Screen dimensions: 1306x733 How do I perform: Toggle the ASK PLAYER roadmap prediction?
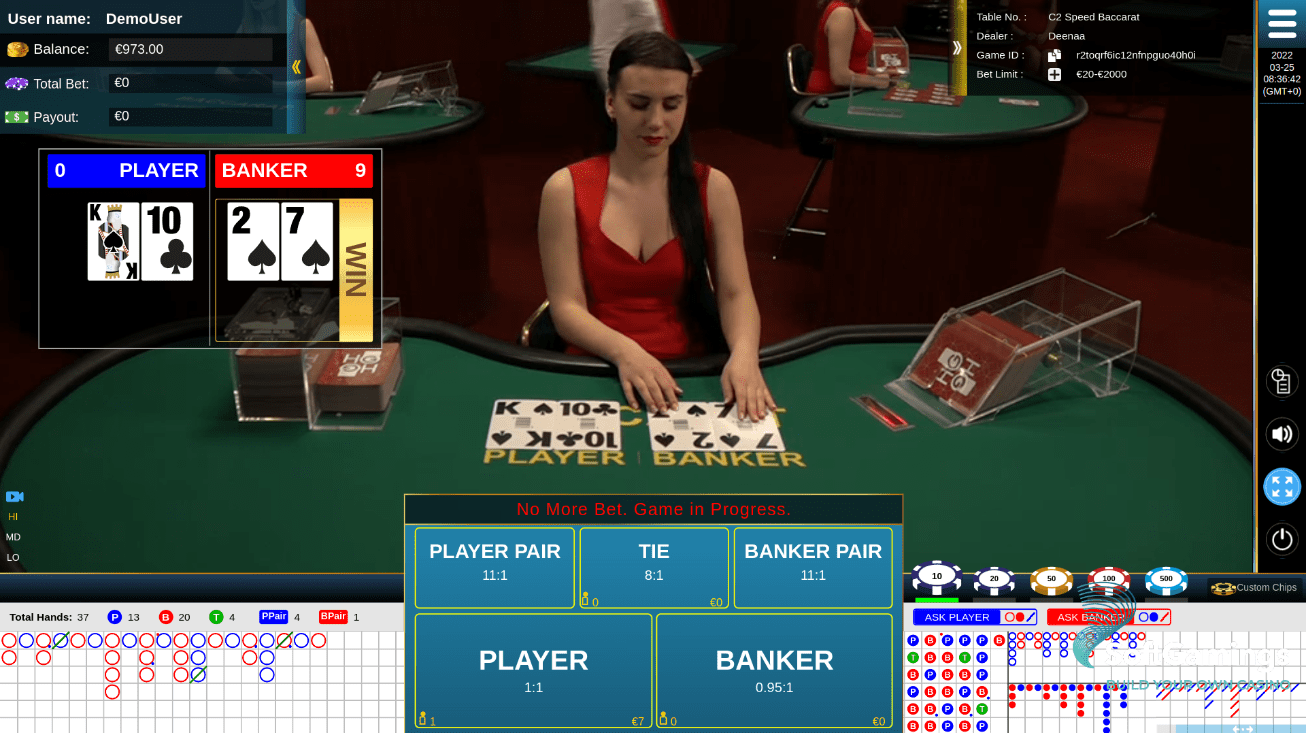pos(974,617)
